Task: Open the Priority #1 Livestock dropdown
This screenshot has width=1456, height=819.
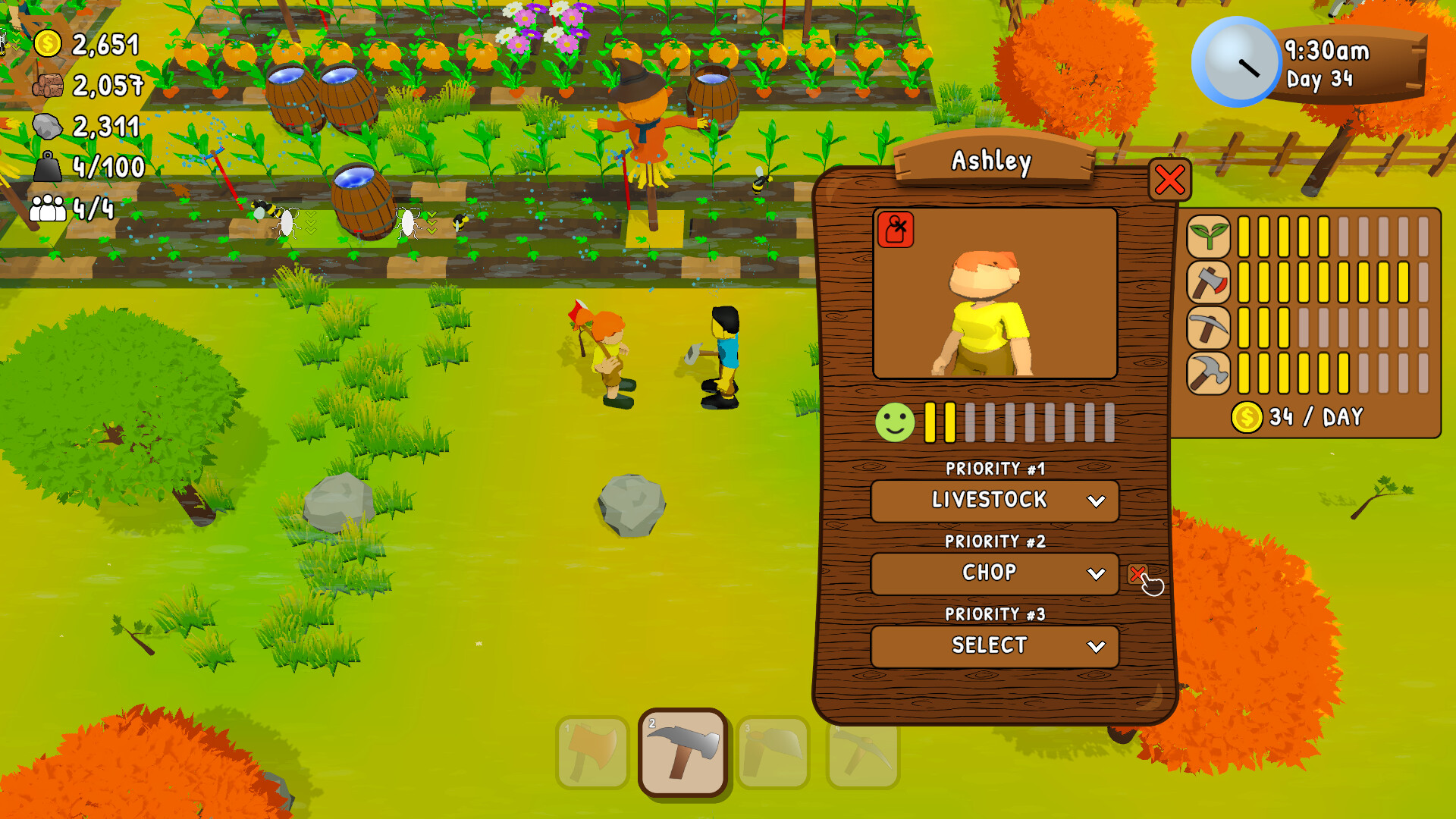Action: click(x=994, y=500)
